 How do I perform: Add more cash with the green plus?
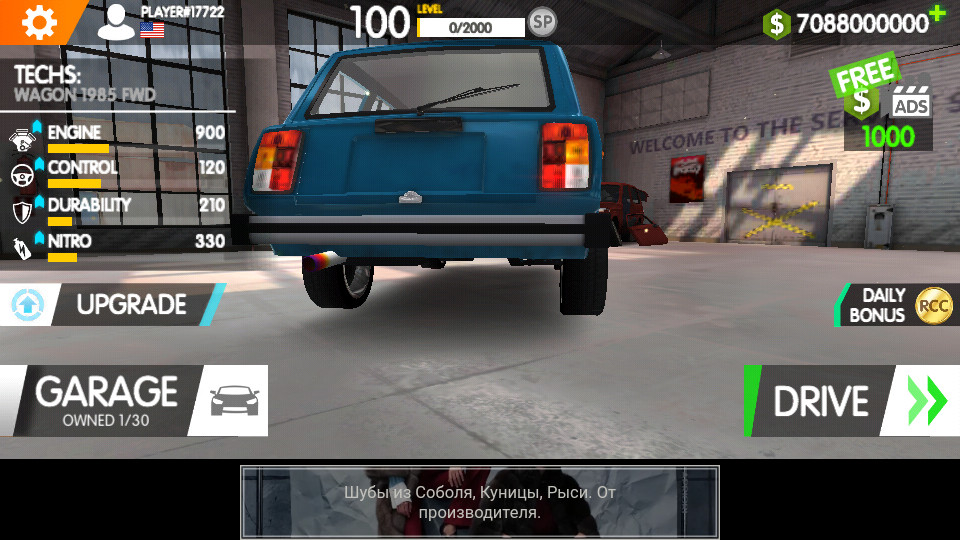(936, 13)
